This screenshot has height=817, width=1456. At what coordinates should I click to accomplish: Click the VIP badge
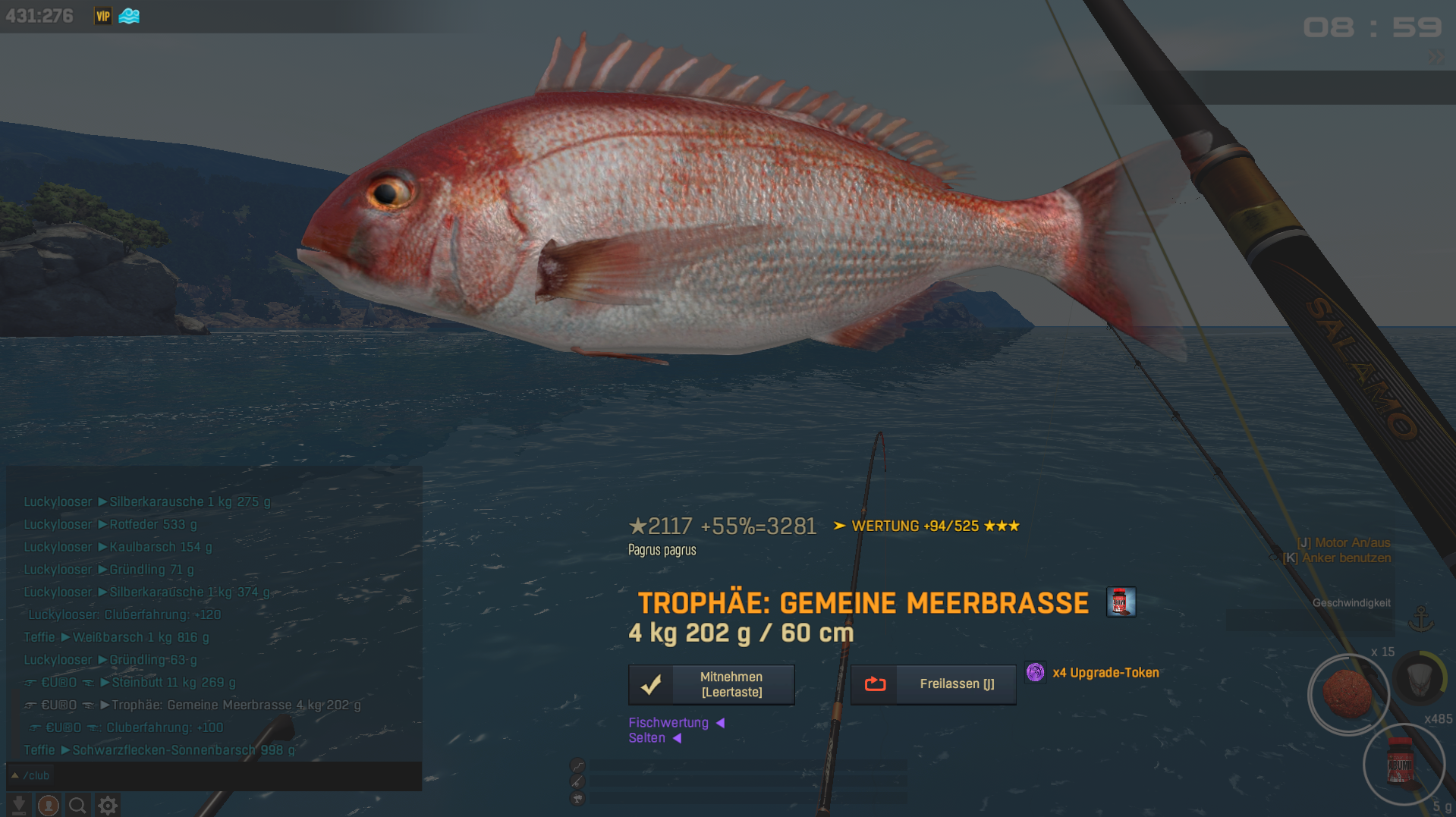point(103,16)
